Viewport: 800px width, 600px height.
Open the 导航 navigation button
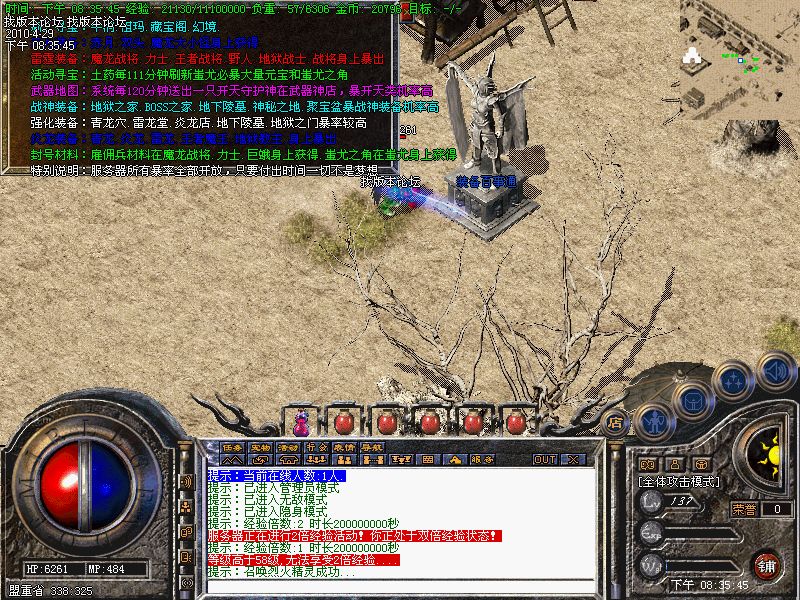(373, 446)
